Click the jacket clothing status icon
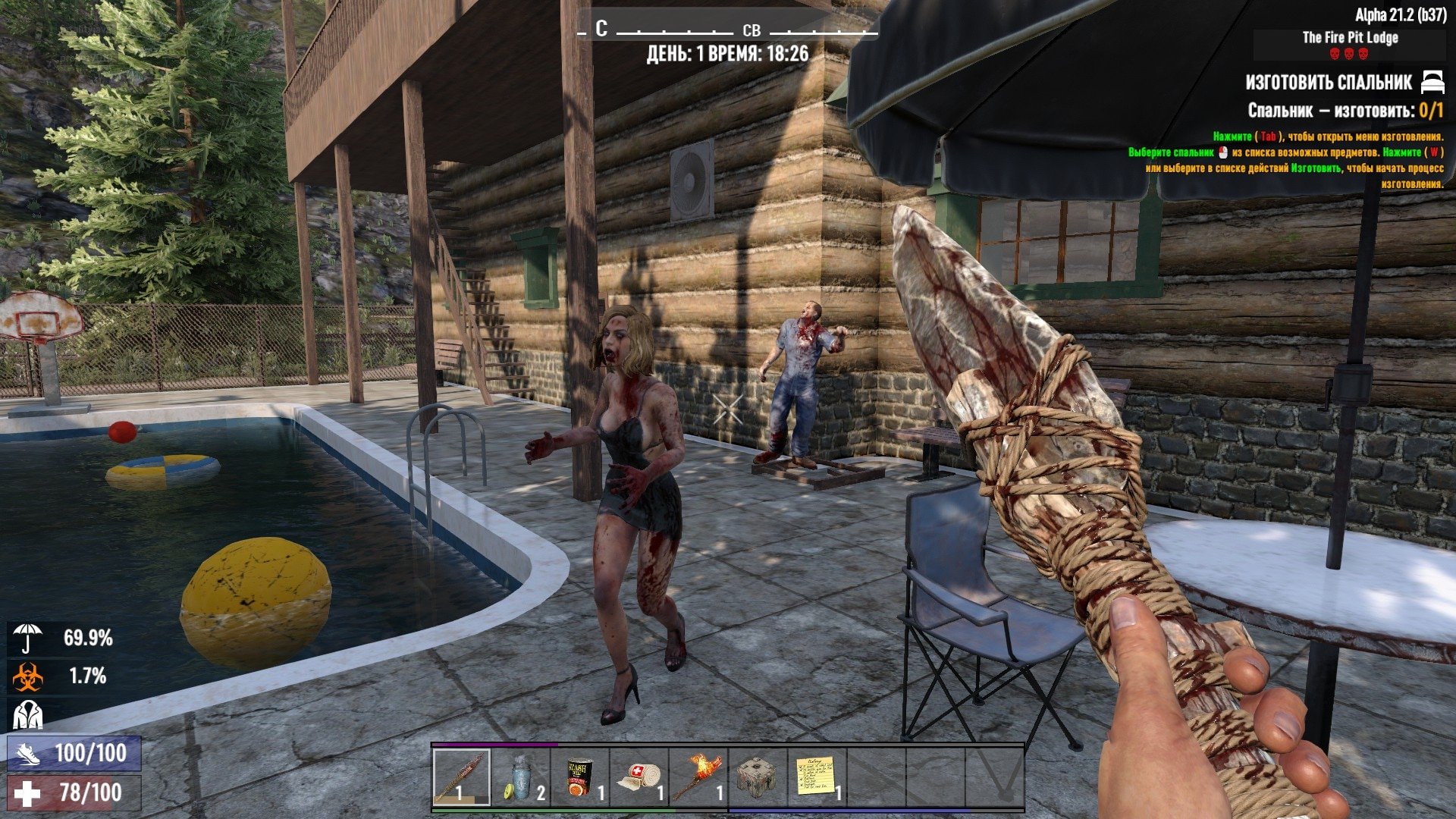 tap(28, 714)
